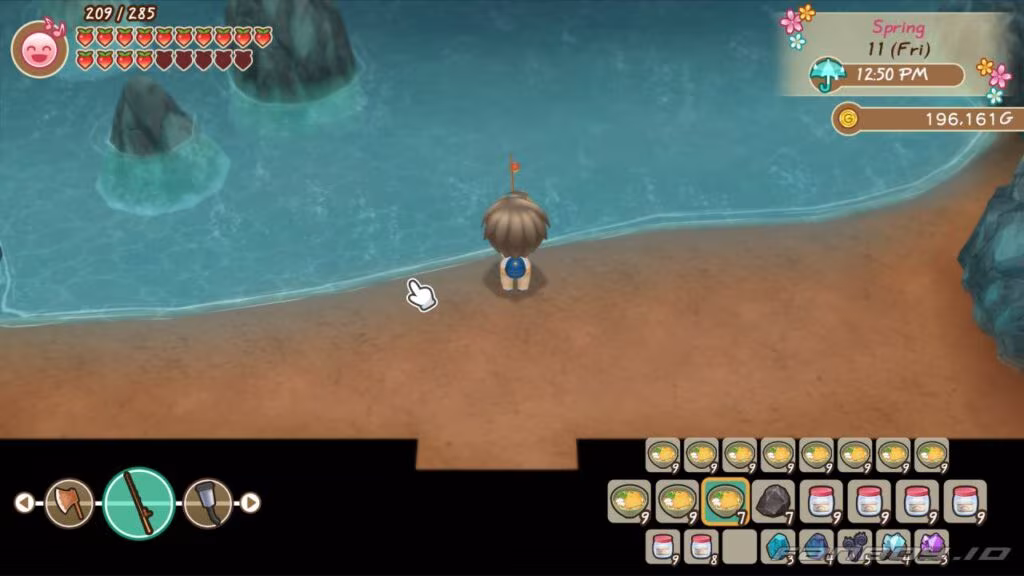This screenshot has height=576, width=1024.
Task: Select the axe tool
Action: (x=69, y=503)
